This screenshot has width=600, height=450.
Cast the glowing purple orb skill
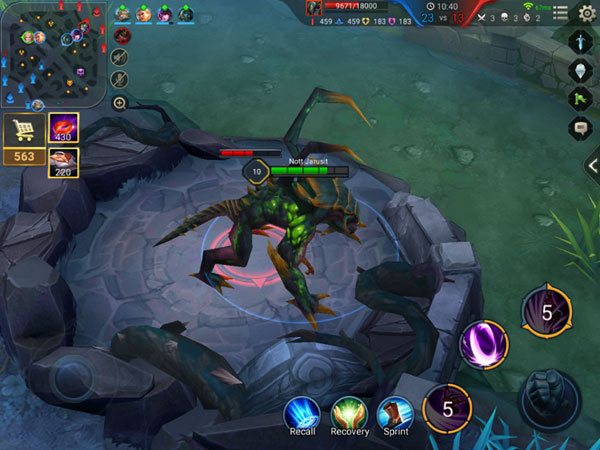pyautogui.click(x=483, y=345)
